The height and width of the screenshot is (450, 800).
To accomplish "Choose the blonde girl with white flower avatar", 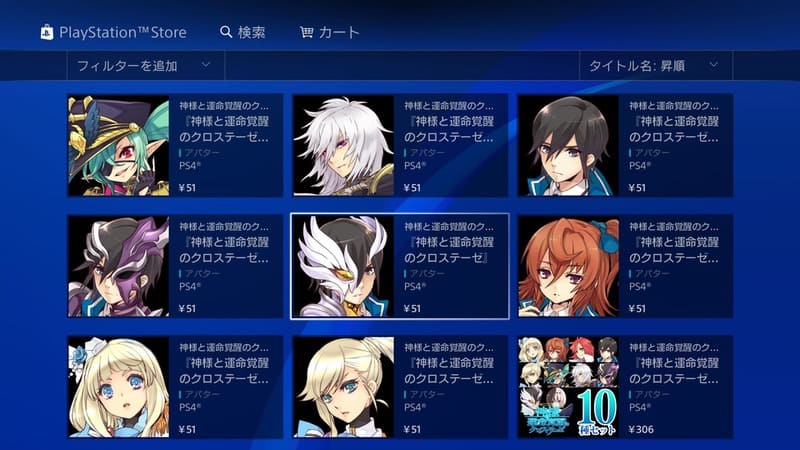I will 175,387.
